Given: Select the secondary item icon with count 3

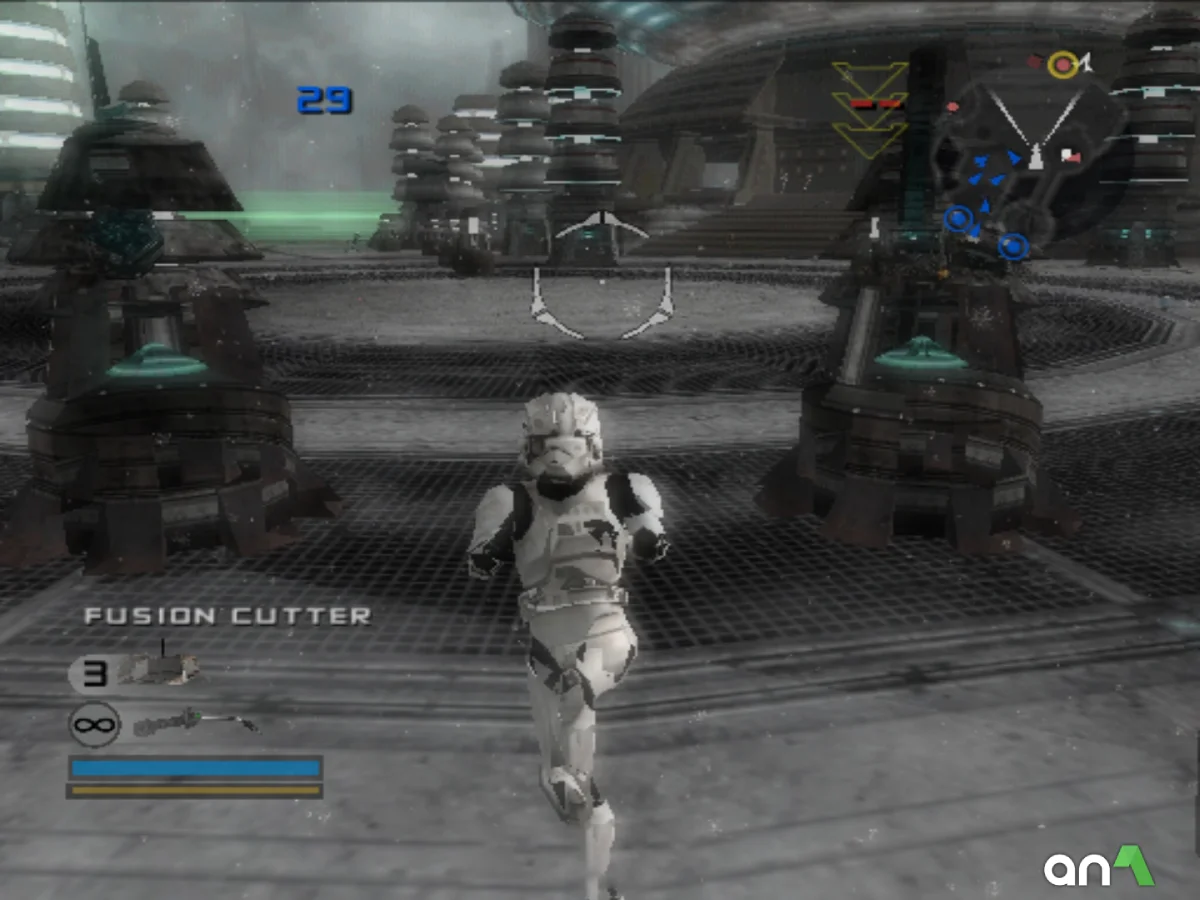Looking at the screenshot, I should [x=158, y=671].
